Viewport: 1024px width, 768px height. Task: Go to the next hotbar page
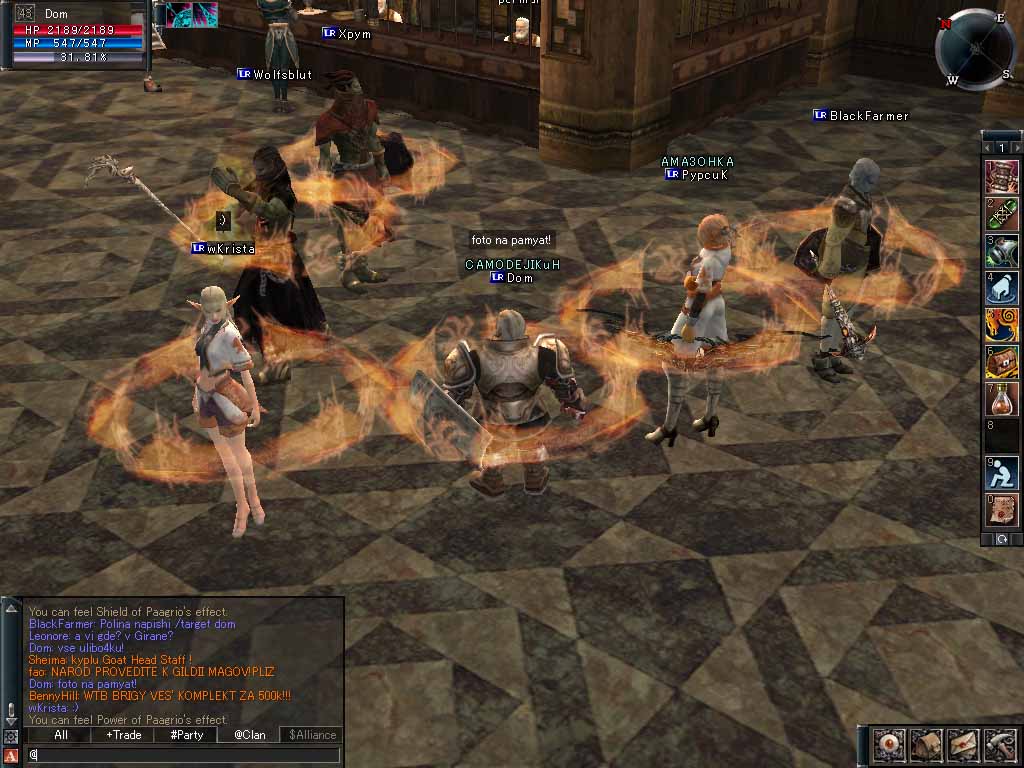pyautogui.click(x=1015, y=149)
